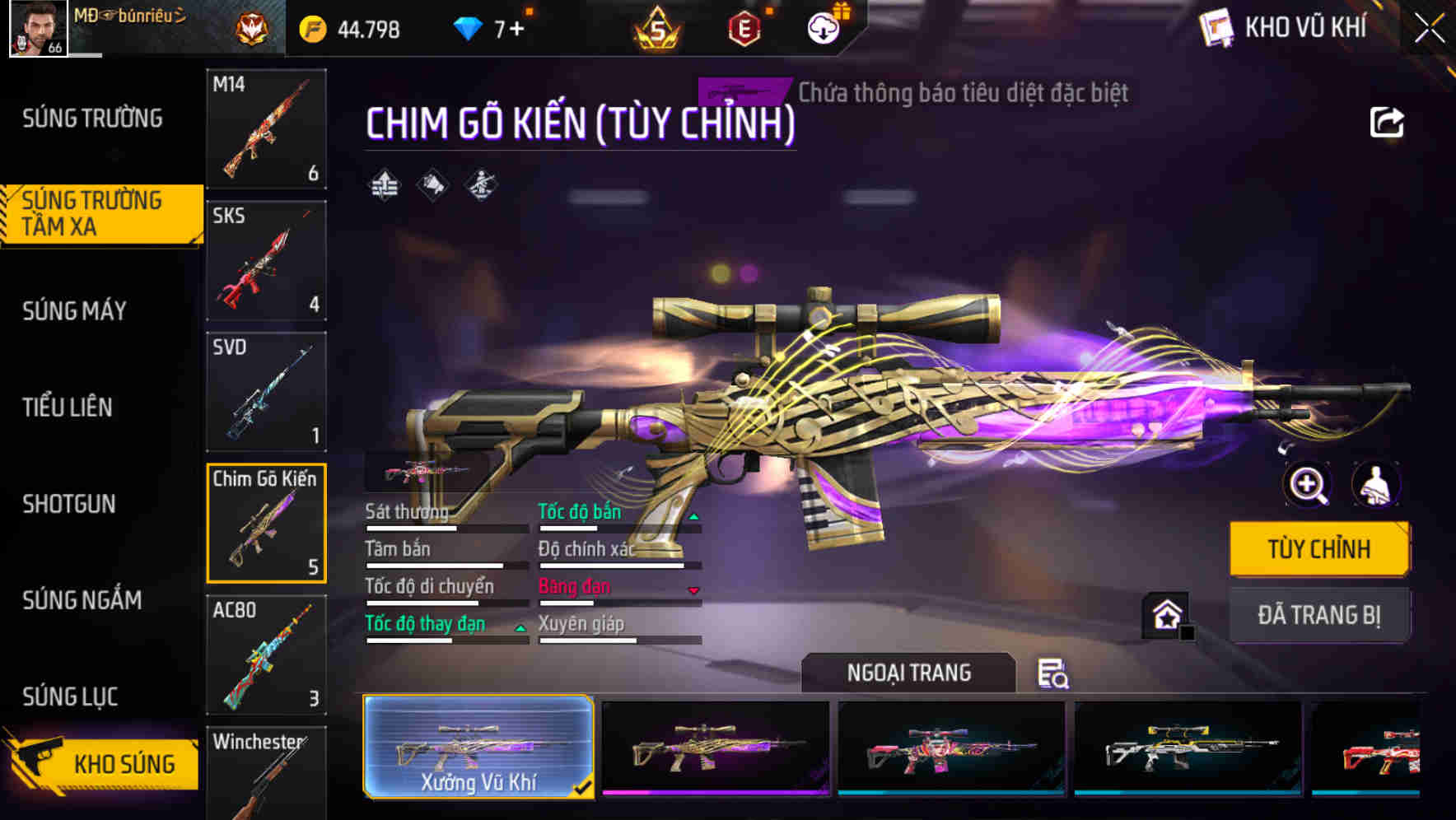Open the SHOTGUN category in the sidebar
1456x820 pixels.
click(x=70, y=504)
